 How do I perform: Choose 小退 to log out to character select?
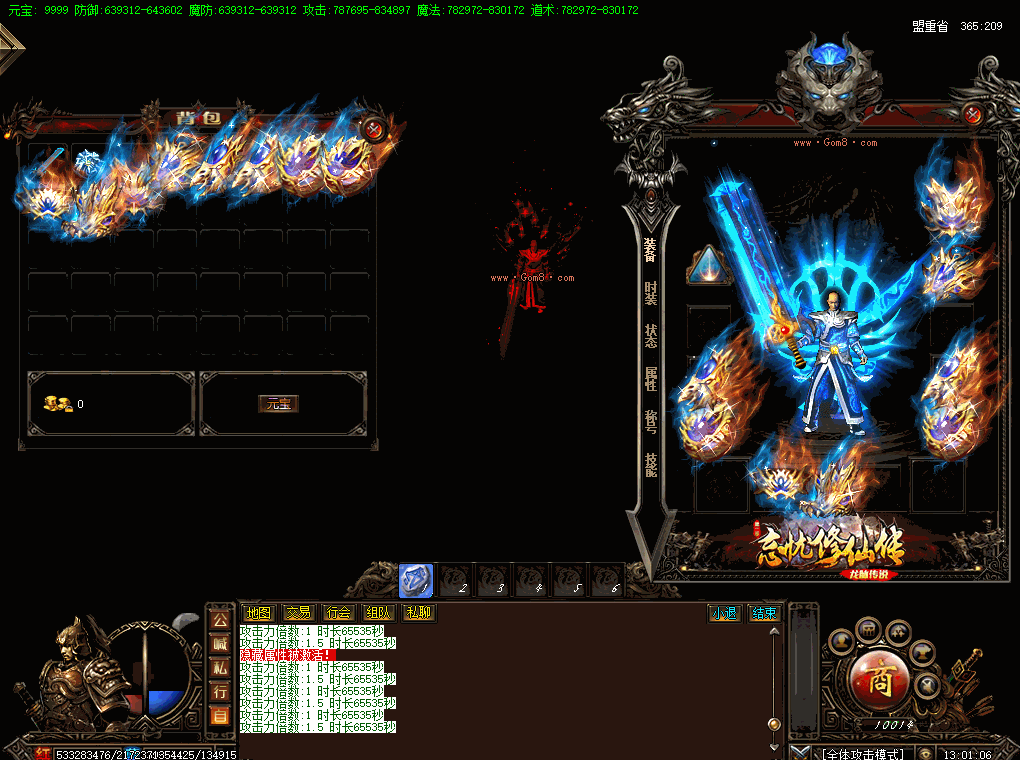[x=724, y=613]
